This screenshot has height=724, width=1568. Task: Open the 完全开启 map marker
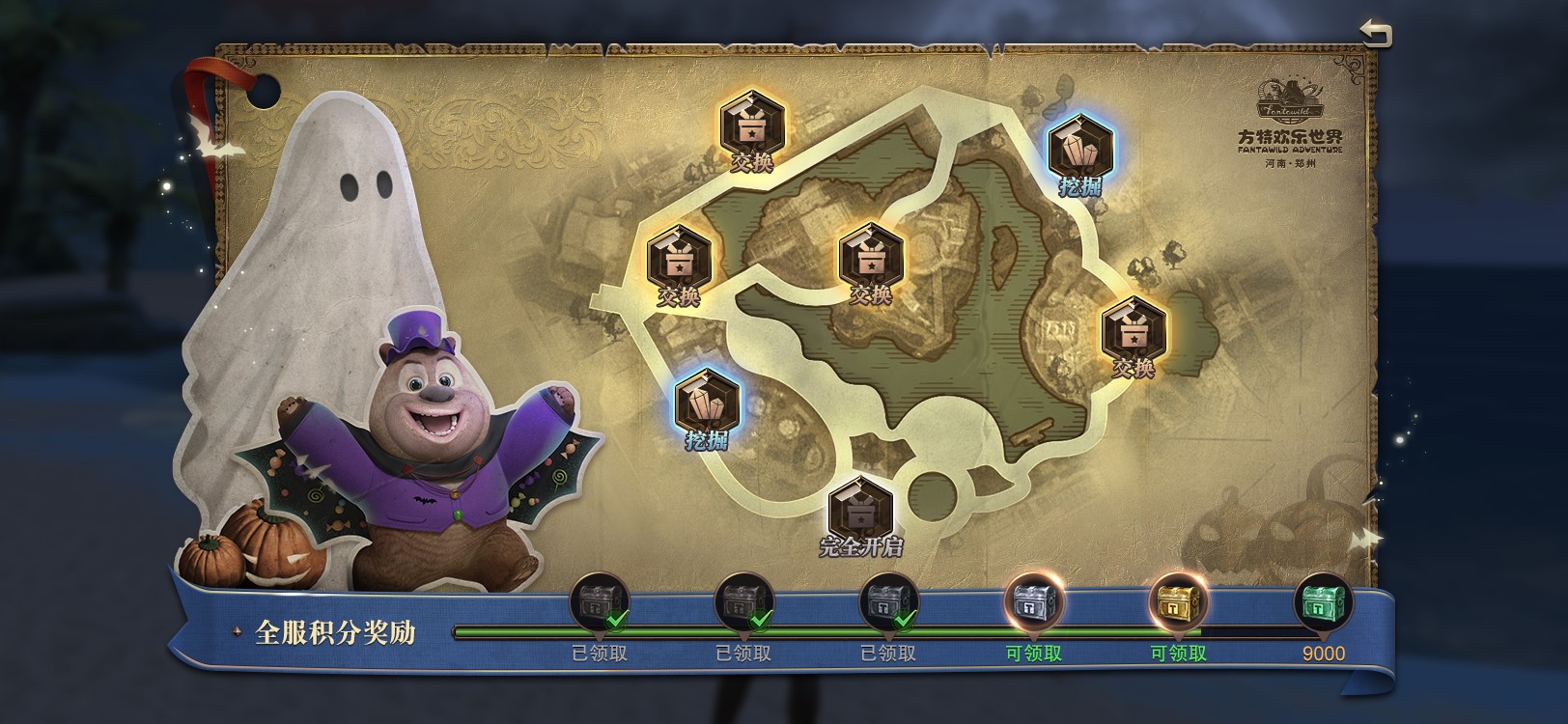click(860, 509)
